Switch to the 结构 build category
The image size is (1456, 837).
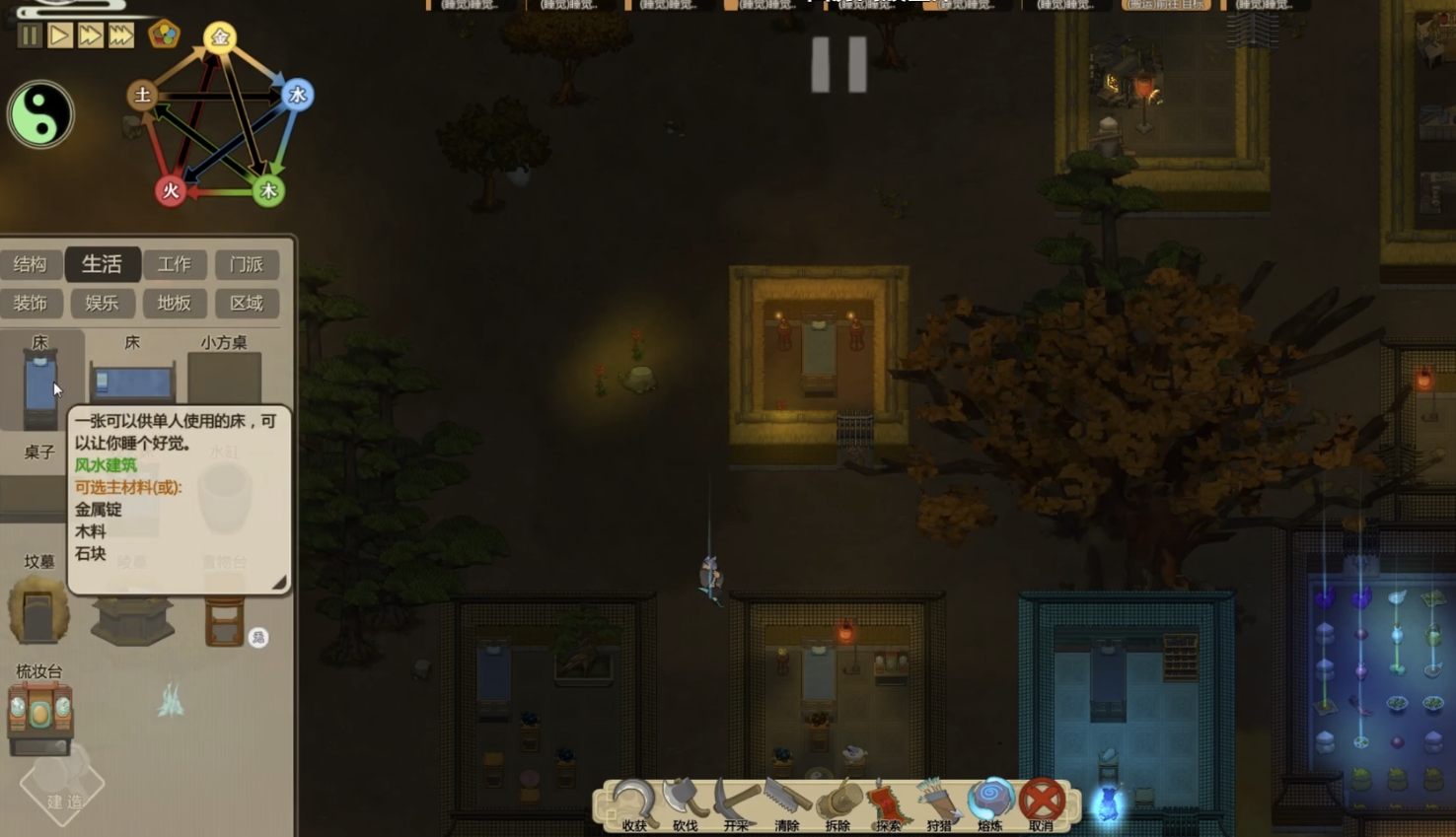click(30, 264)
